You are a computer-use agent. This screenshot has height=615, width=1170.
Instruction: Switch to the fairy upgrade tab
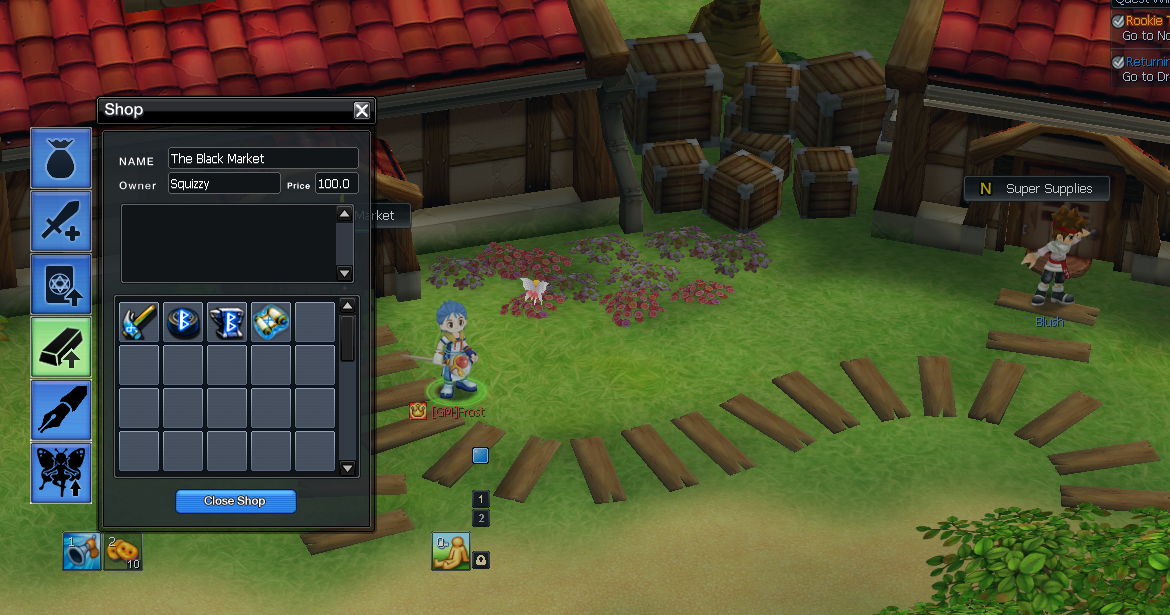[x=62, y=472]
